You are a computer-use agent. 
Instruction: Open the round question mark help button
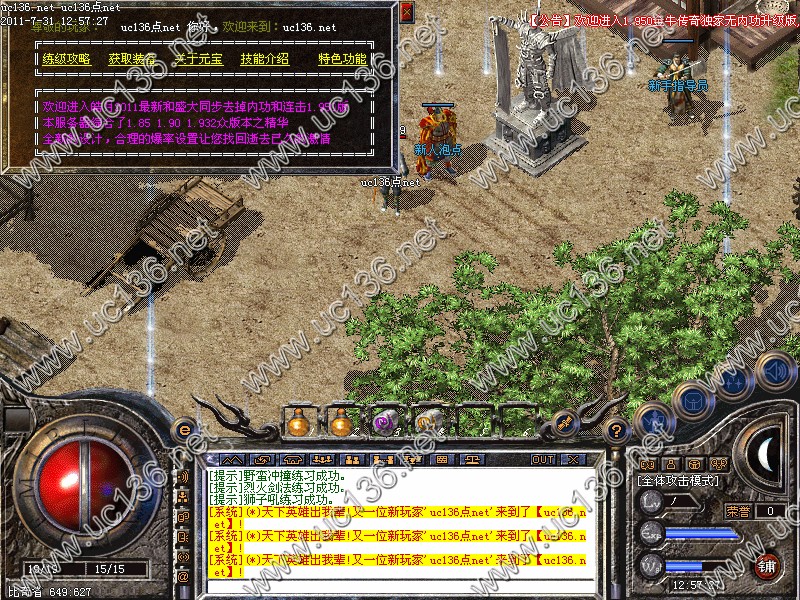[x=617, y=430]
